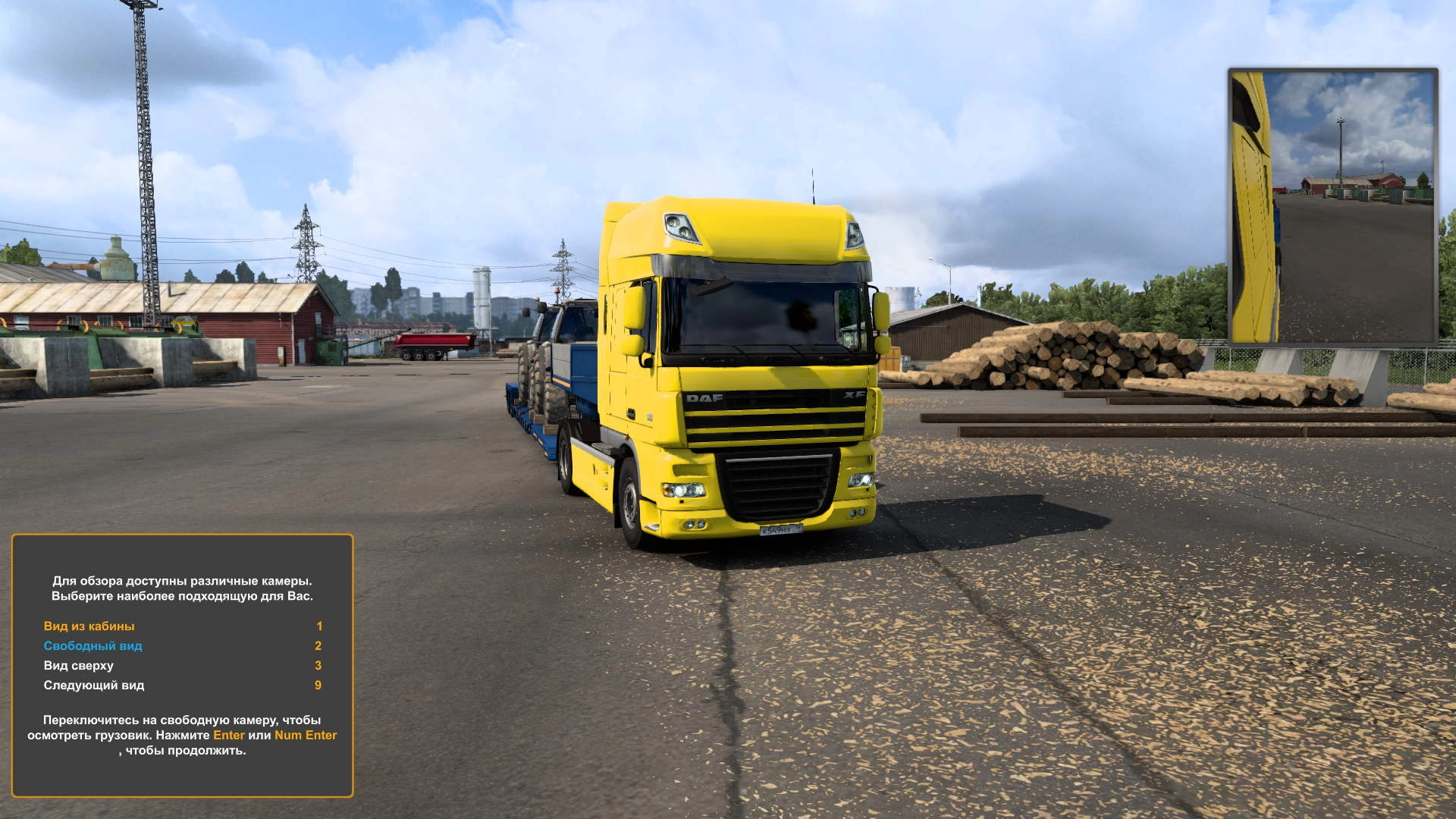
Task: Pick the "Следующий вид" camera entry
Action: [x=93, y=686]
